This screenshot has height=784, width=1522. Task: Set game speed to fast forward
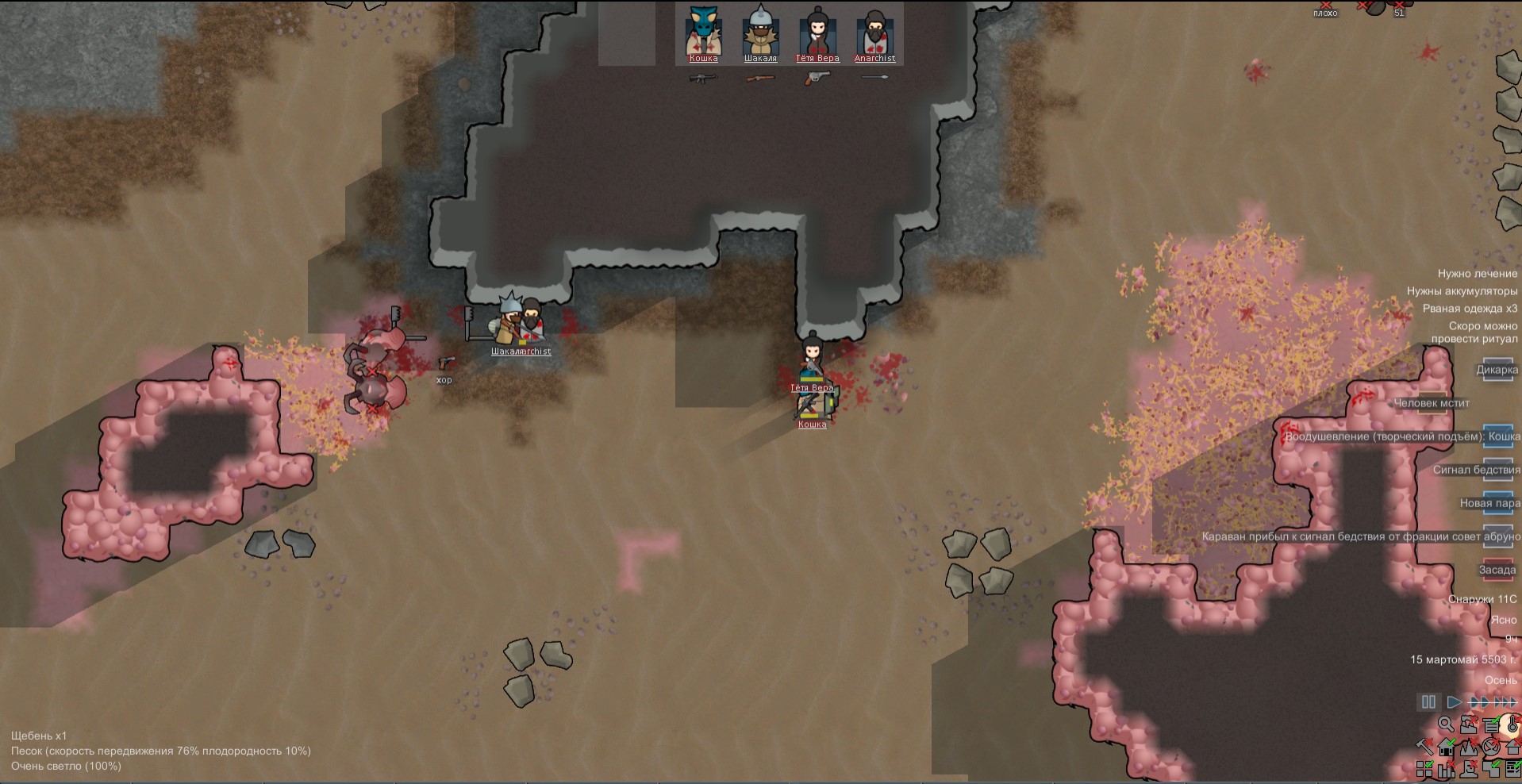coord(1478,702)
